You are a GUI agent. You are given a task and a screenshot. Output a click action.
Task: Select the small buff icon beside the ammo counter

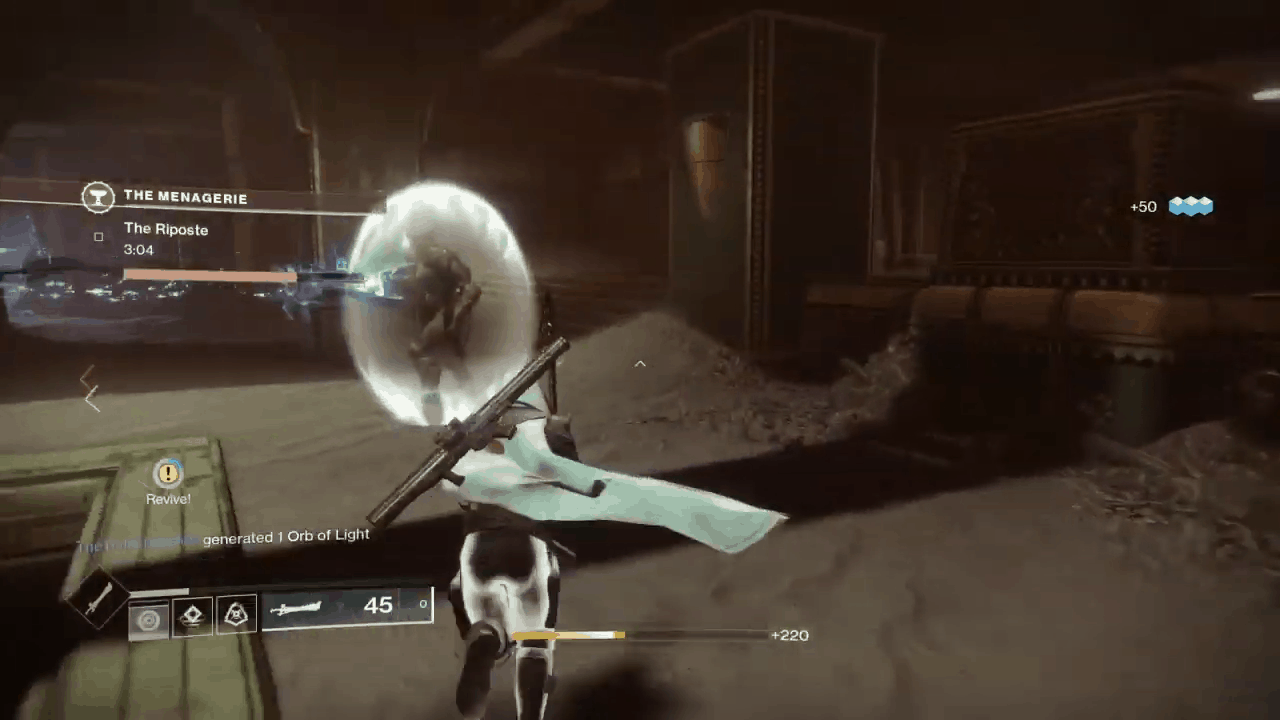click(422, 603)
